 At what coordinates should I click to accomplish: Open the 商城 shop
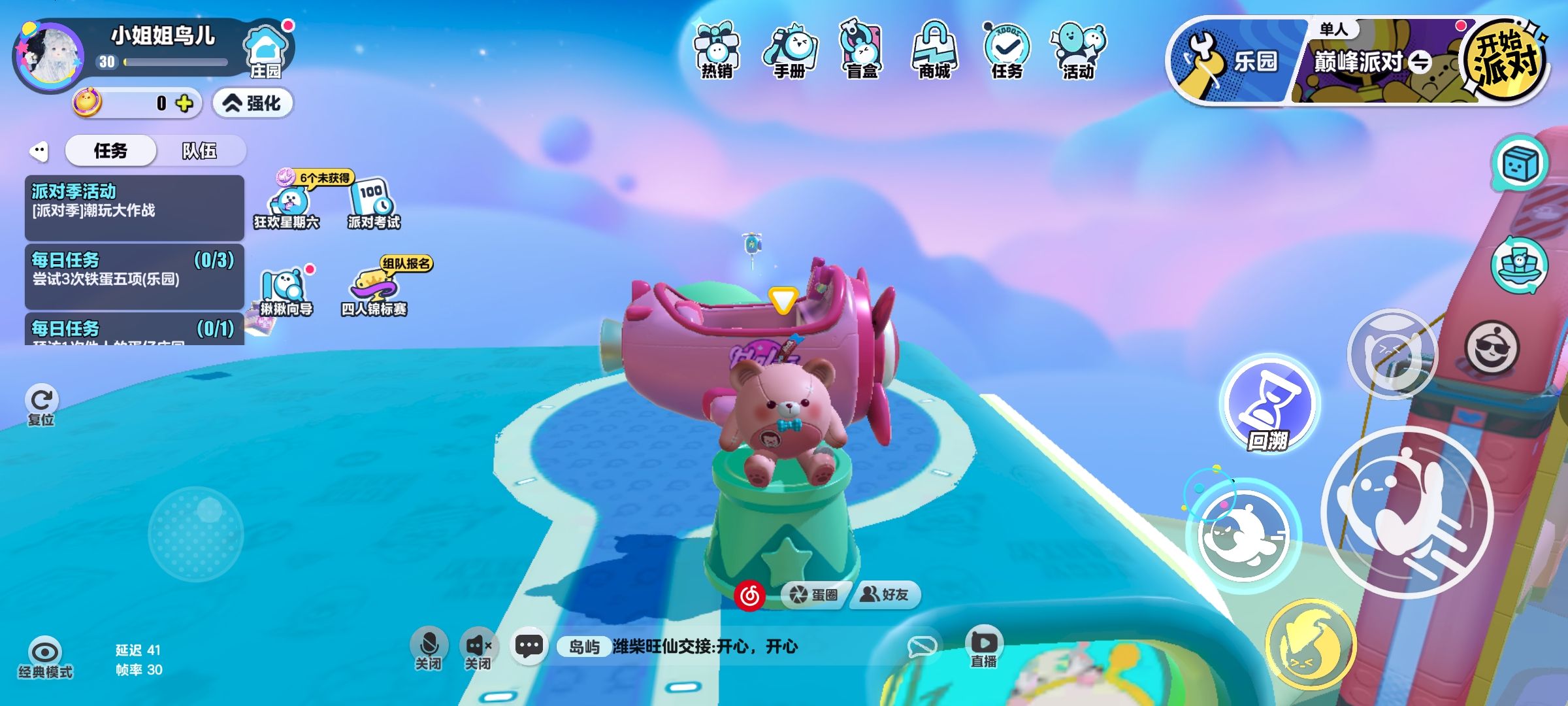(x=934, y=51)
